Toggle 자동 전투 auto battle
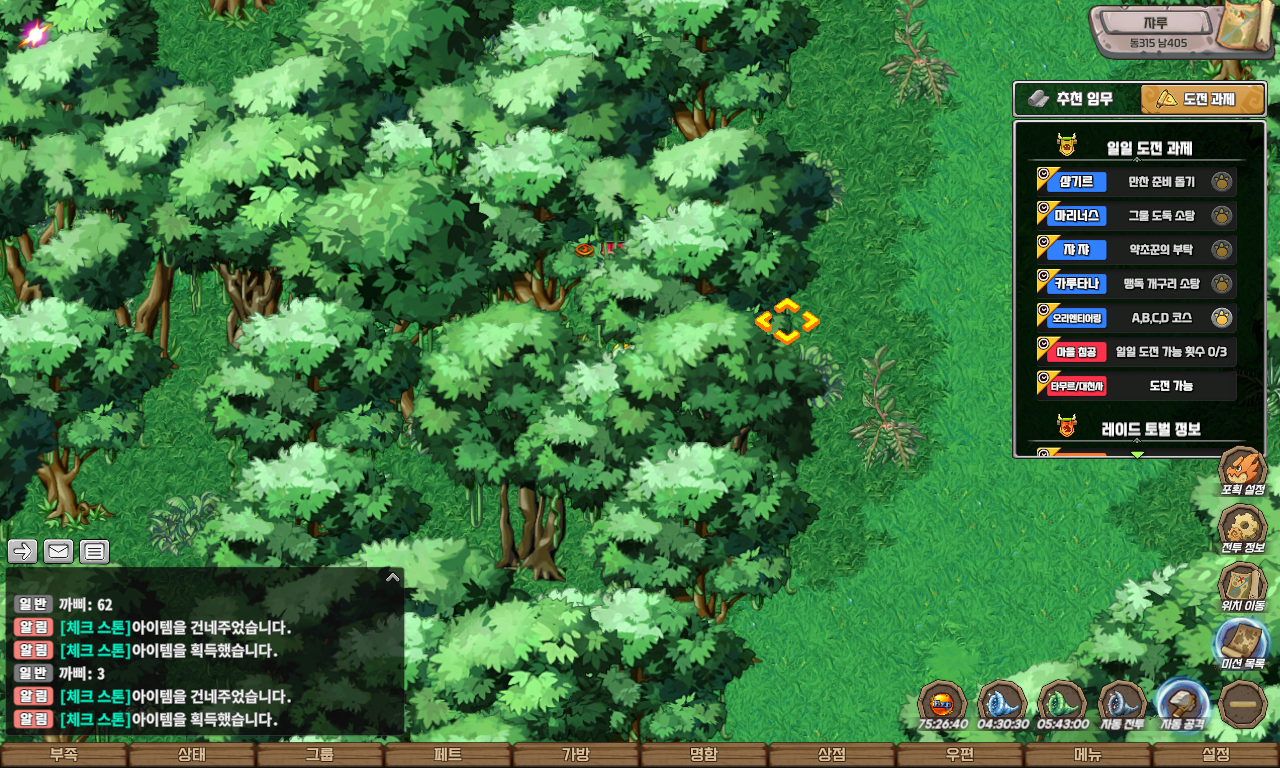This screenshot has height=768, width=1280. 1122,704
